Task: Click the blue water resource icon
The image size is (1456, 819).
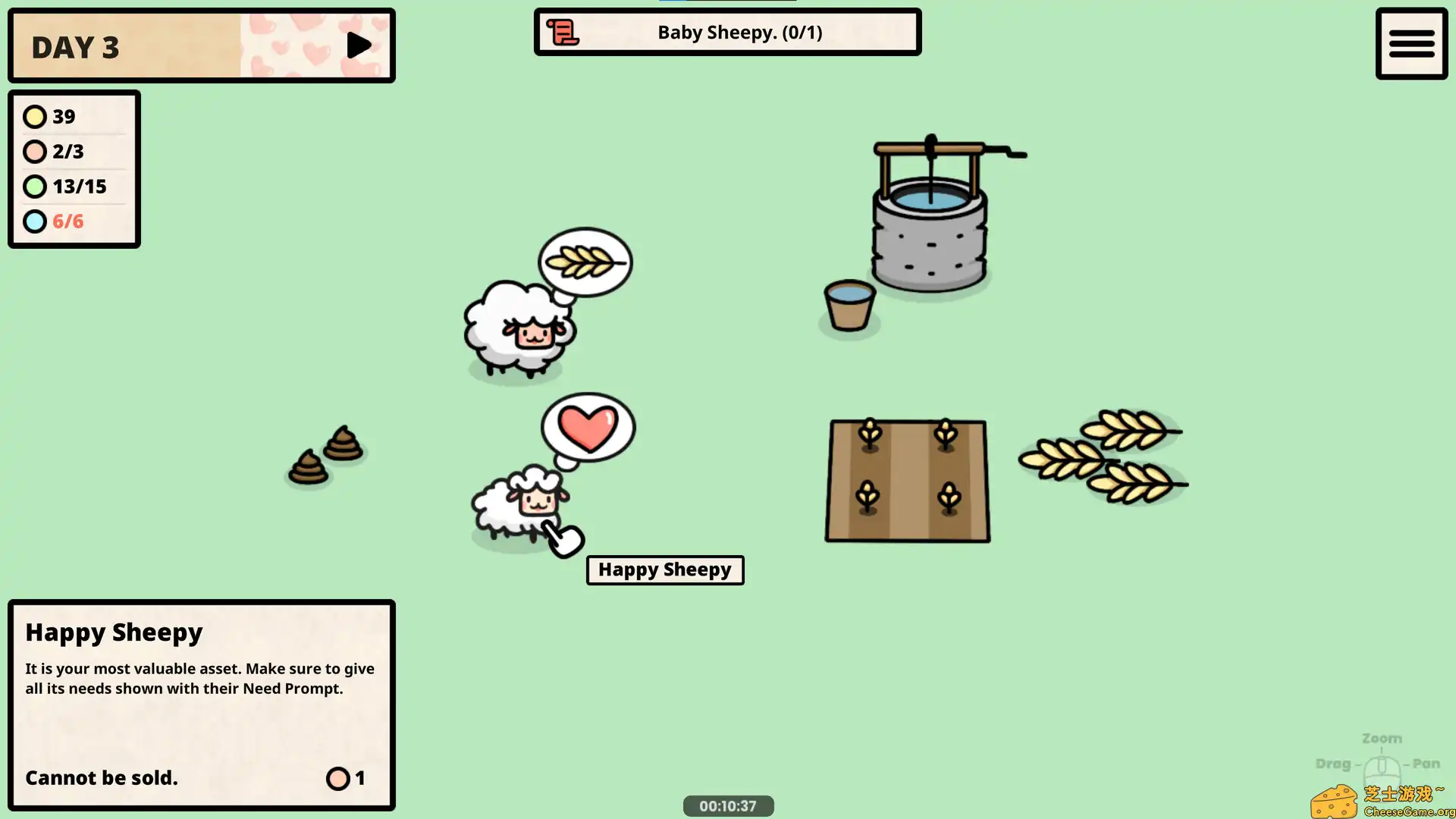Action: [35, 221]
